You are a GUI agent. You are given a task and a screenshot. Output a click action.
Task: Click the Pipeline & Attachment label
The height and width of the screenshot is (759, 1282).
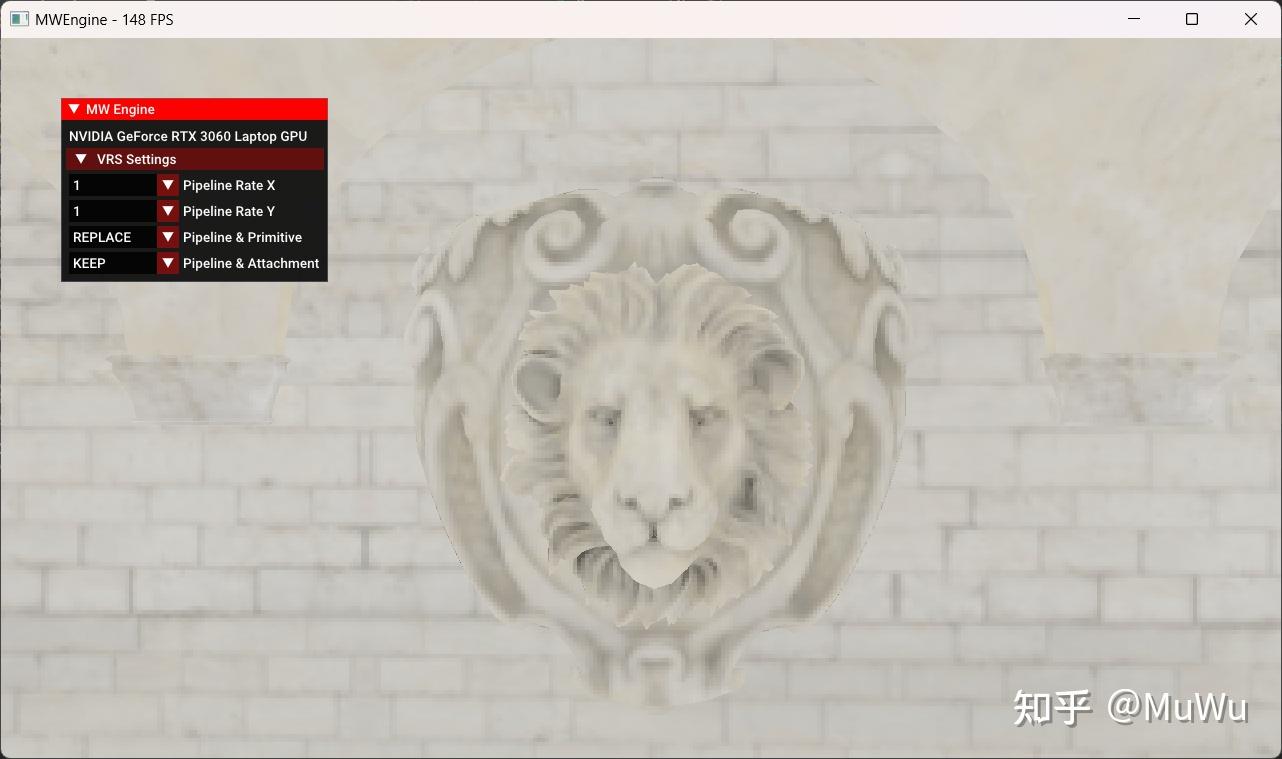tap(251, 263)
